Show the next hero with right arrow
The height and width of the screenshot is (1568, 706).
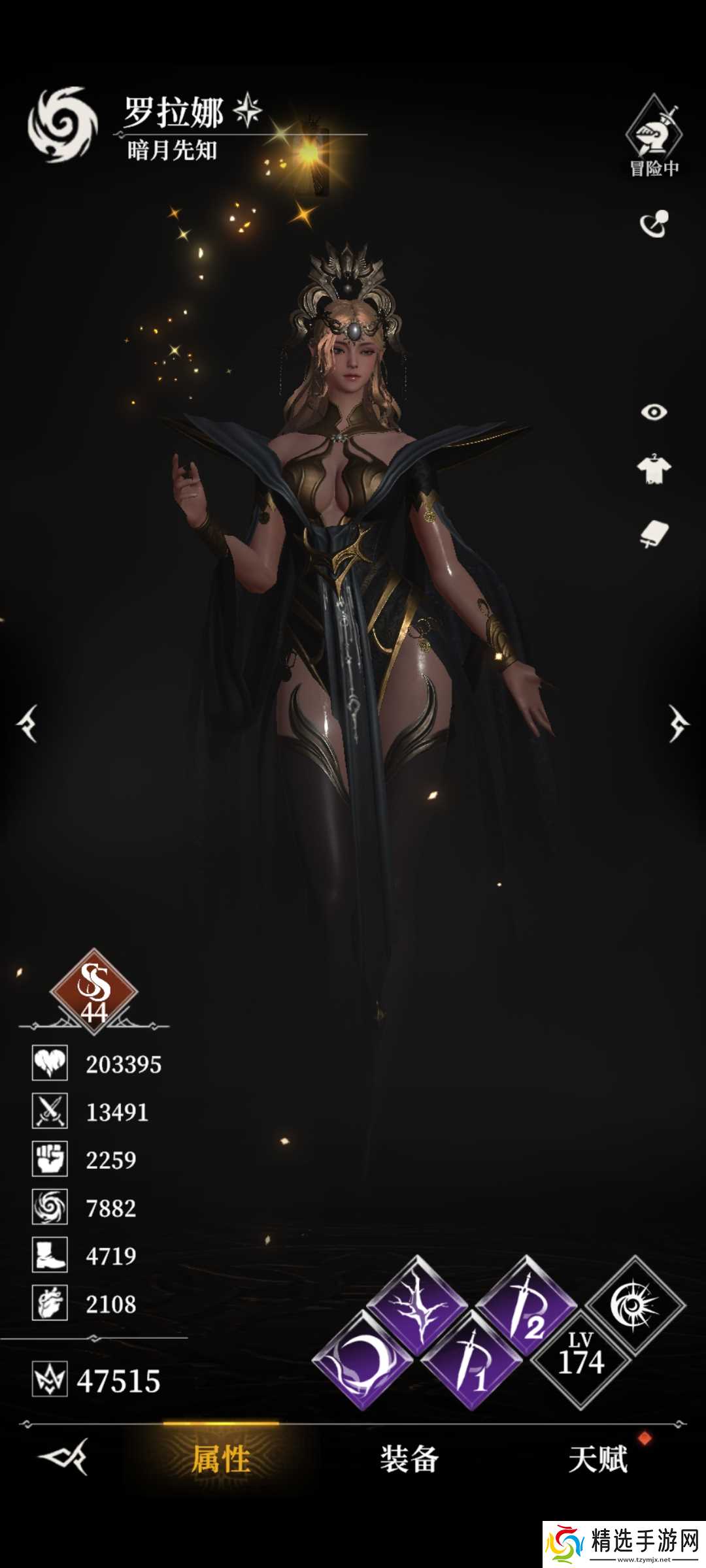(x=678, y=724)
